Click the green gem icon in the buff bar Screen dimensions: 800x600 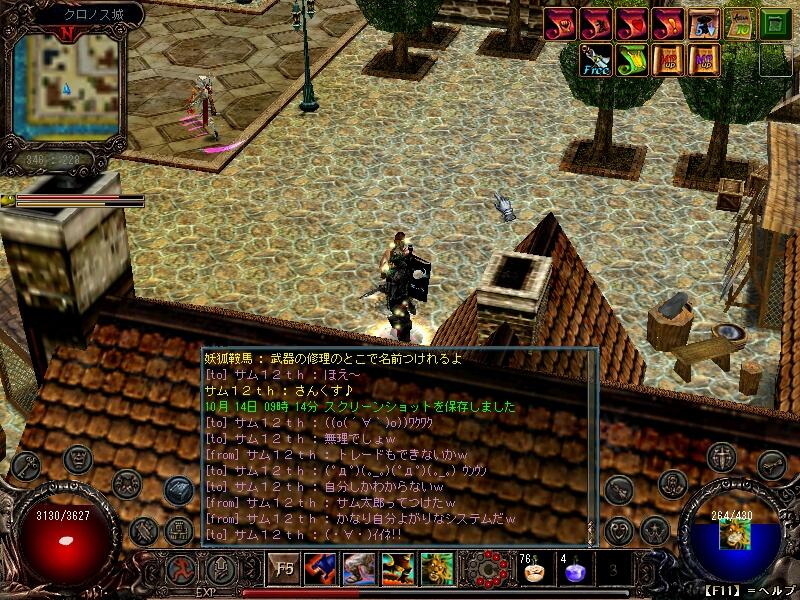click(775, 23)
